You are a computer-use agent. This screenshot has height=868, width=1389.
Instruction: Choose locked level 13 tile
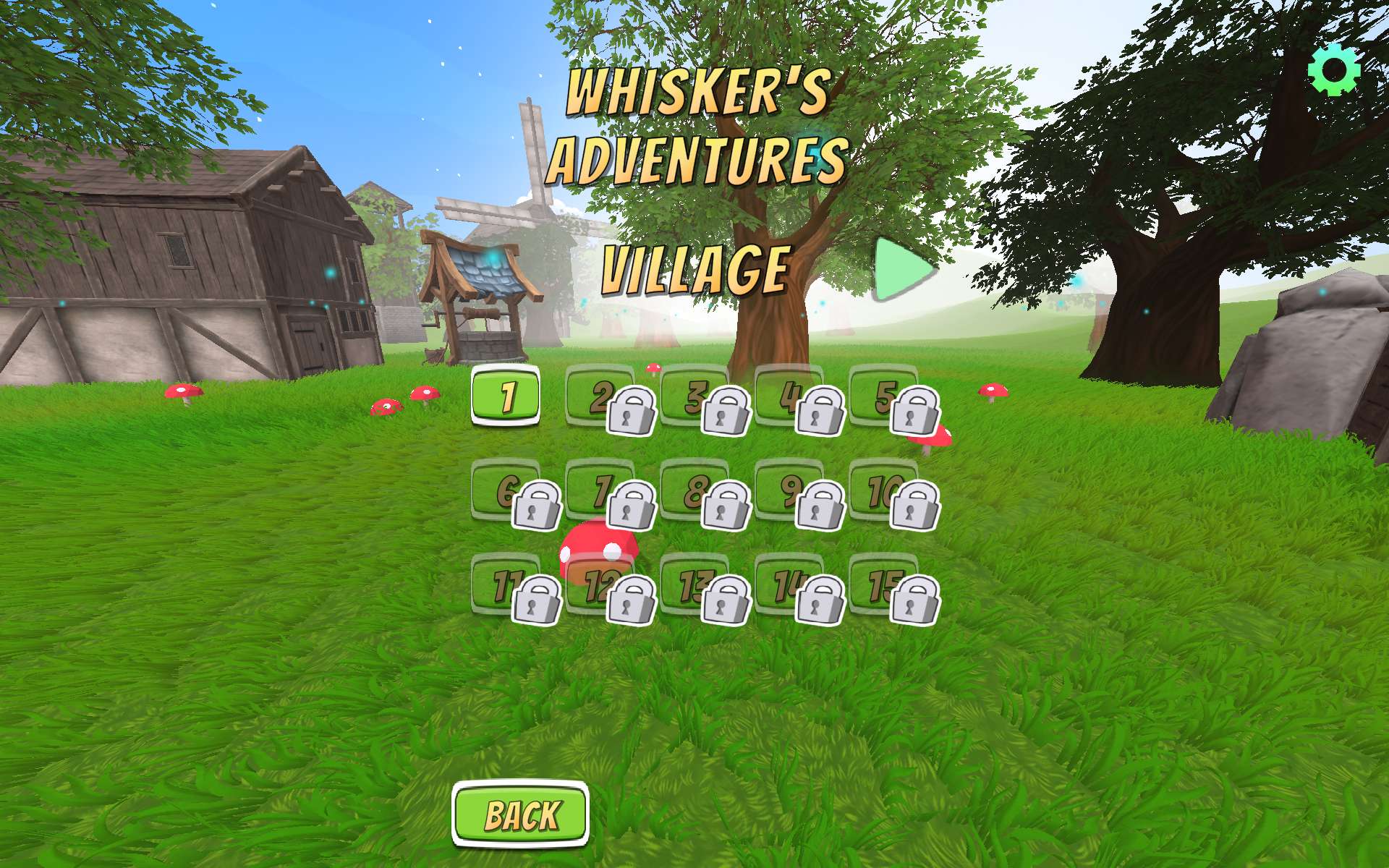coord(695,585)
